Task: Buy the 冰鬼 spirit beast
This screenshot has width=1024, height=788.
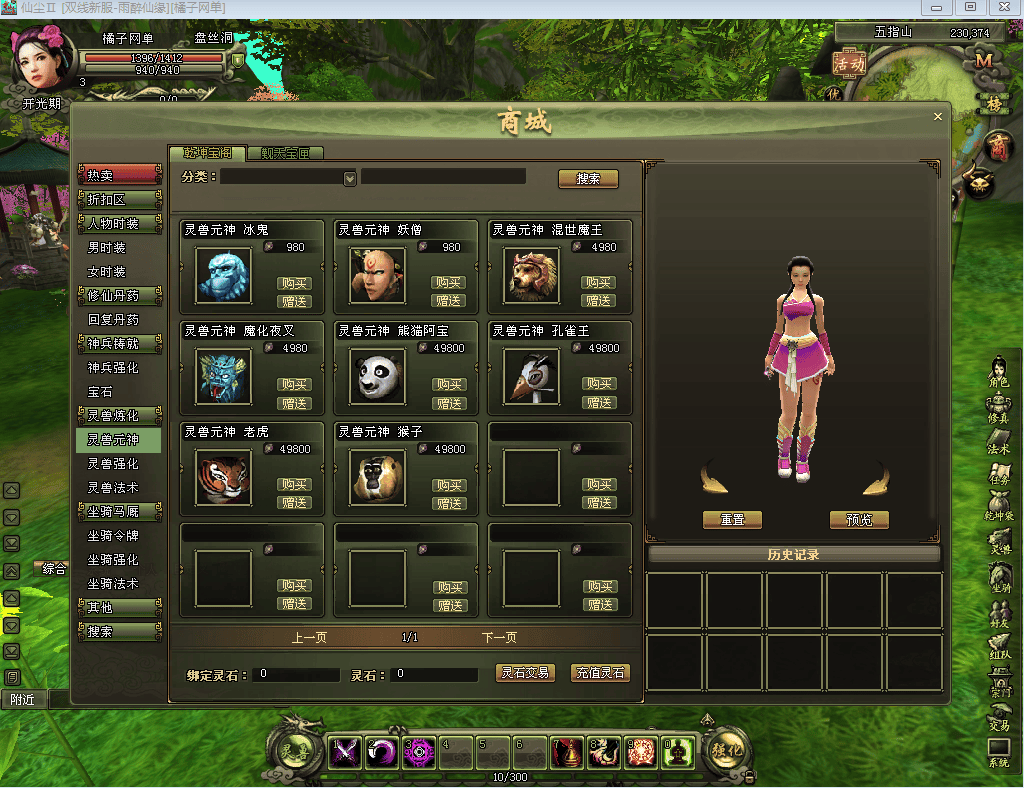Action: (x=294, y=283)
